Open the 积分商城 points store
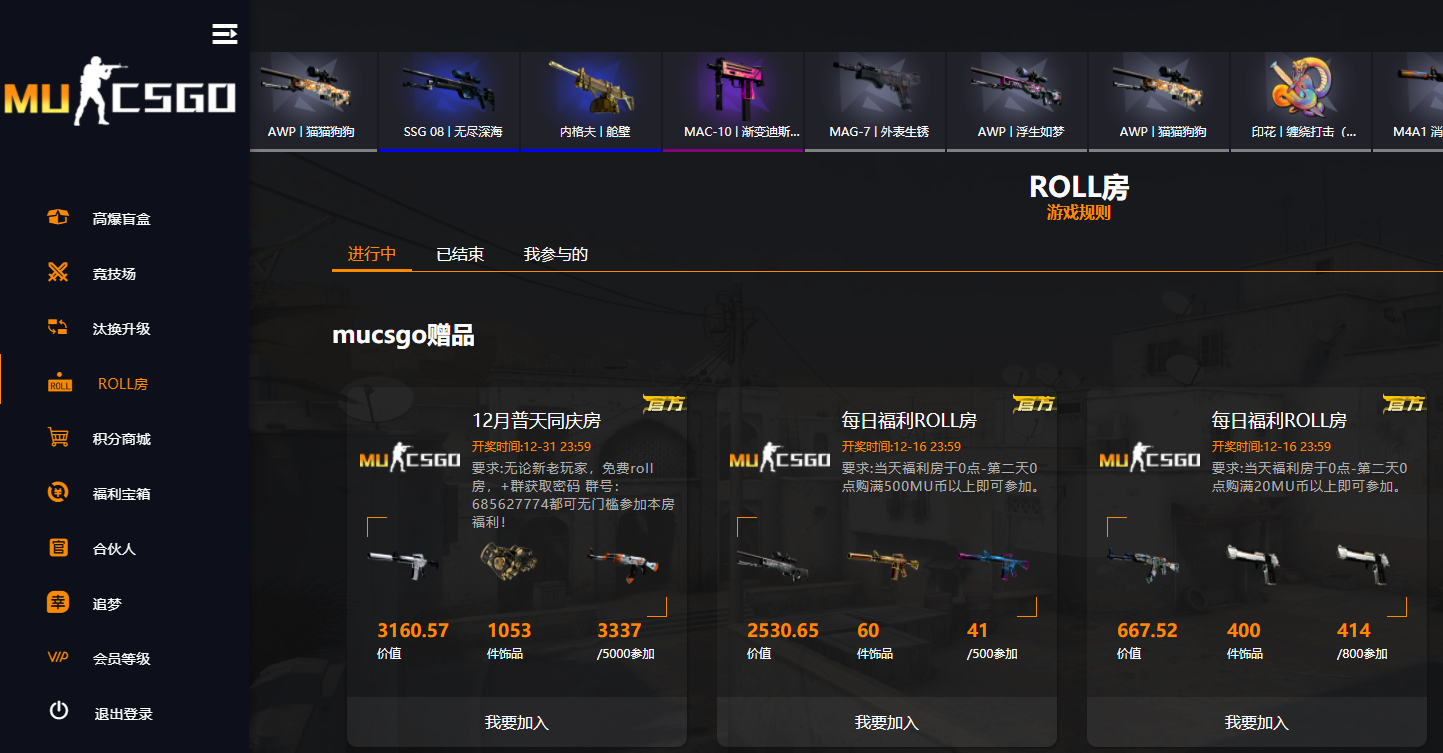Image resolution: width=1443 pixels, height=753 pixels. pyautogui.click(x=57, y=438)
